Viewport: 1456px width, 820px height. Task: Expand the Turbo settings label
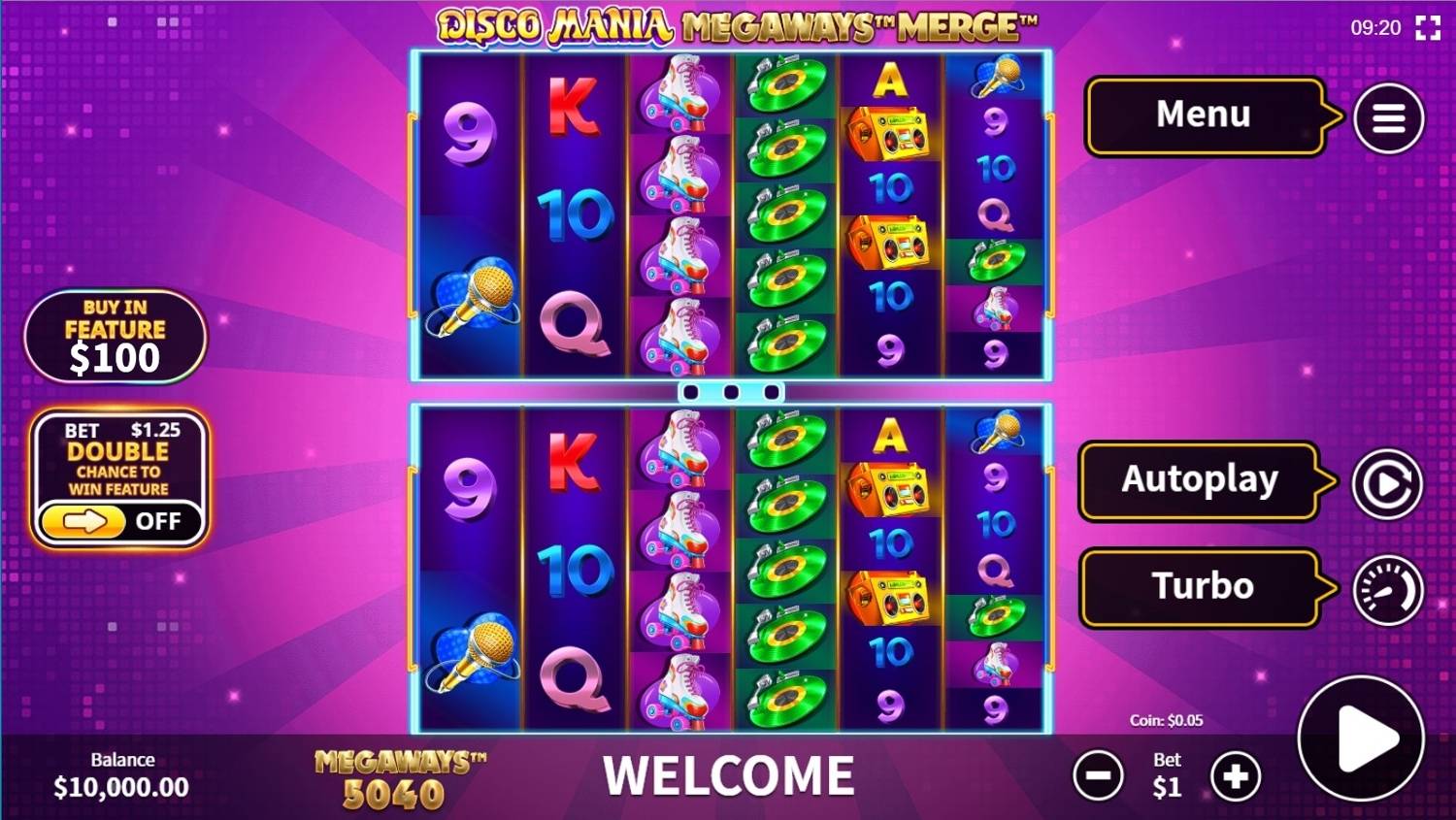[1204, 584]
